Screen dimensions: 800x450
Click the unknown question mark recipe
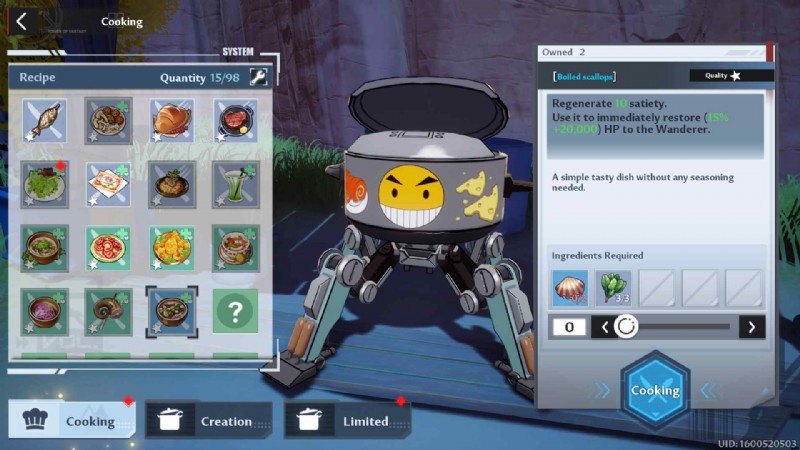(235, 311)
